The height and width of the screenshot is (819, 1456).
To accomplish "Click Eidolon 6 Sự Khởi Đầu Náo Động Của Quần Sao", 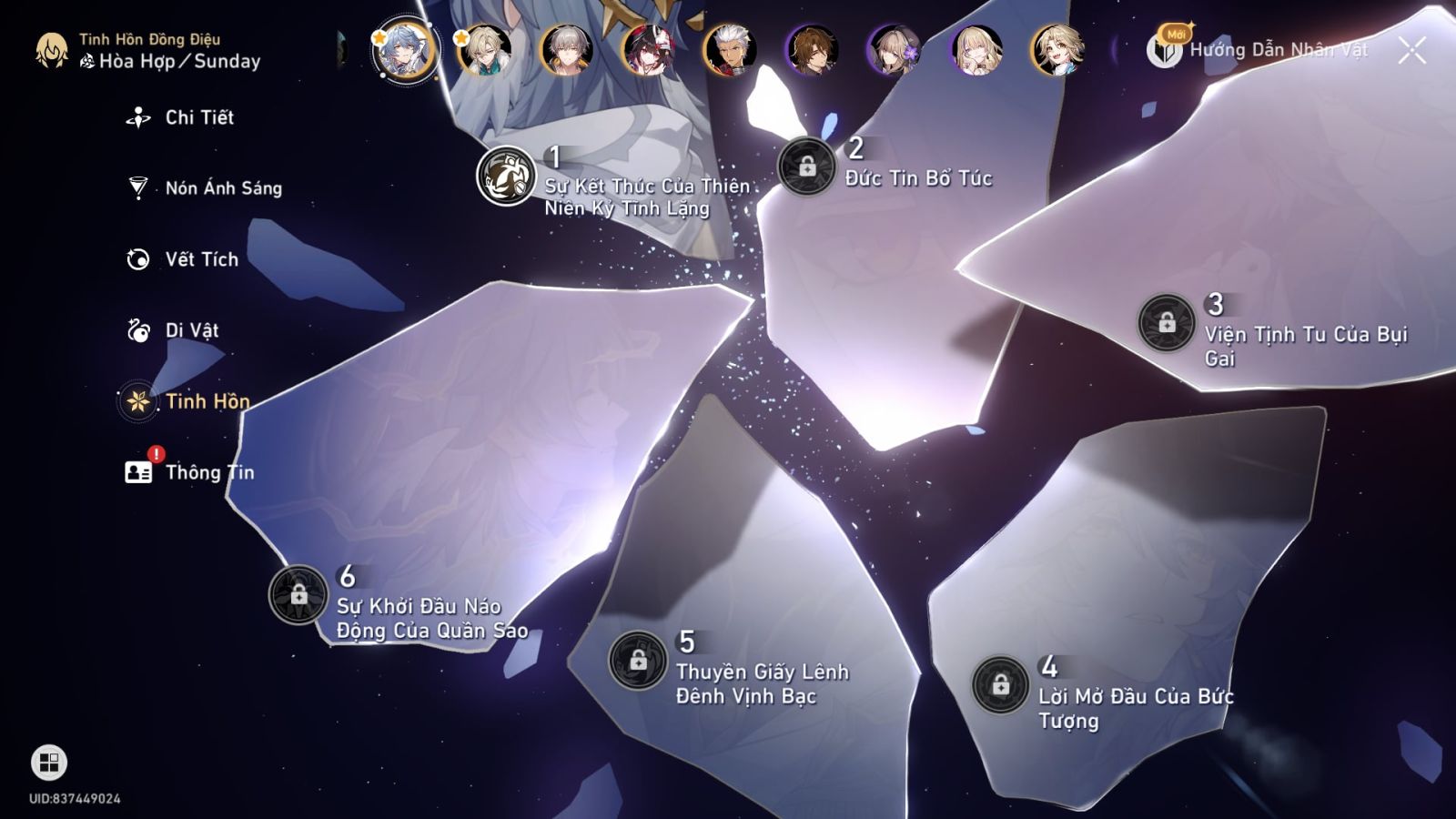I will pyautogui.click(x=298, y=595).
